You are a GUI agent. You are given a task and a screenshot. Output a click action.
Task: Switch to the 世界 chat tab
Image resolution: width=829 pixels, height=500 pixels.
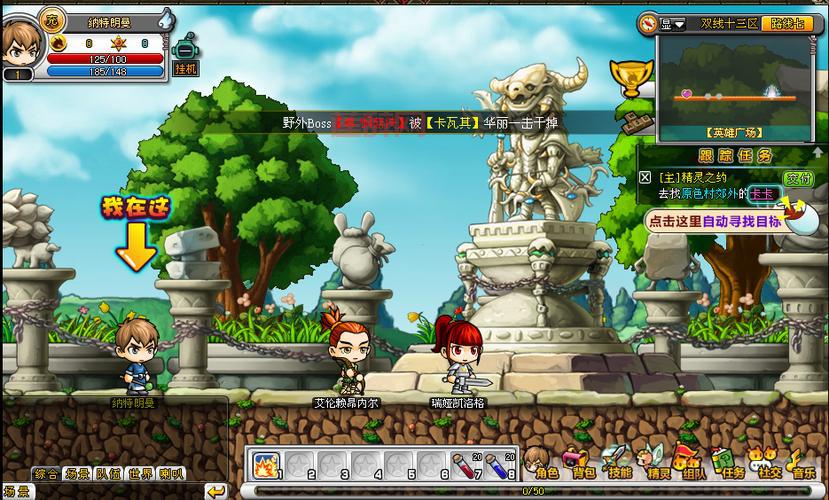pos(140,474)
